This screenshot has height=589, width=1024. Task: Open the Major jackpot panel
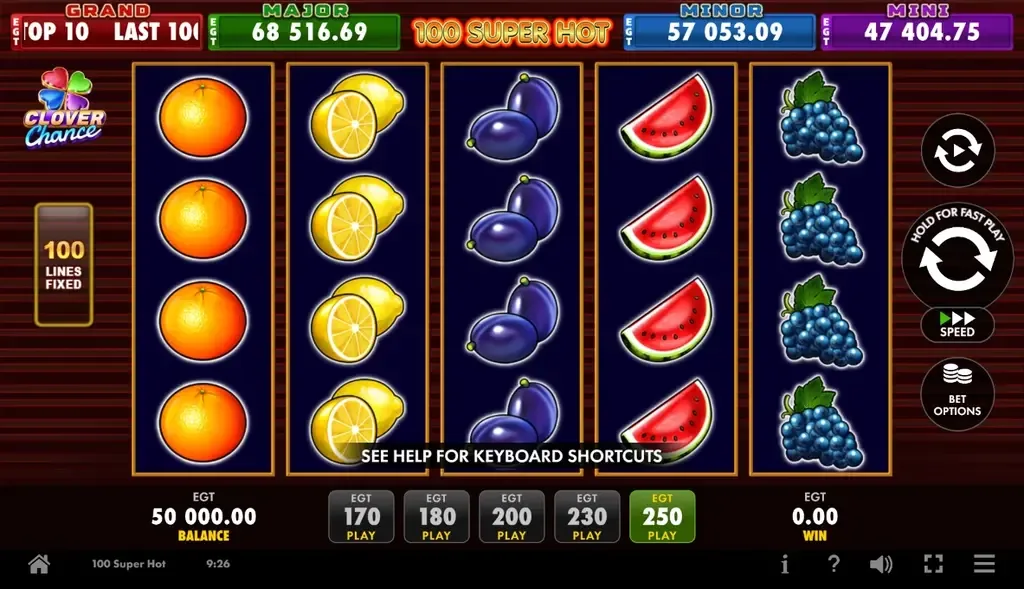click(x=305, y=31)
